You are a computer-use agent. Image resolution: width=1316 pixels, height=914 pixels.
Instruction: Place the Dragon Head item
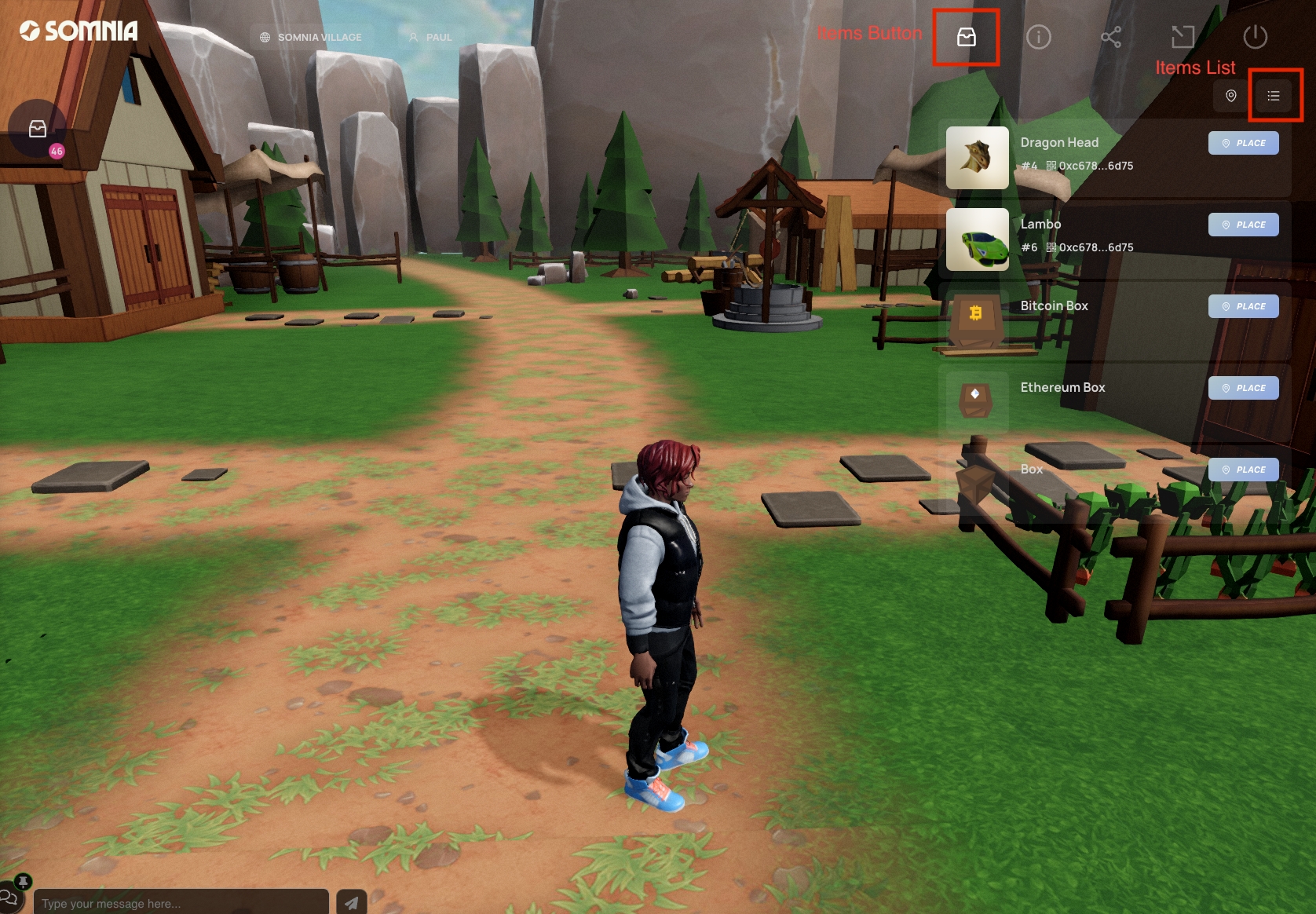point(1243,143)
